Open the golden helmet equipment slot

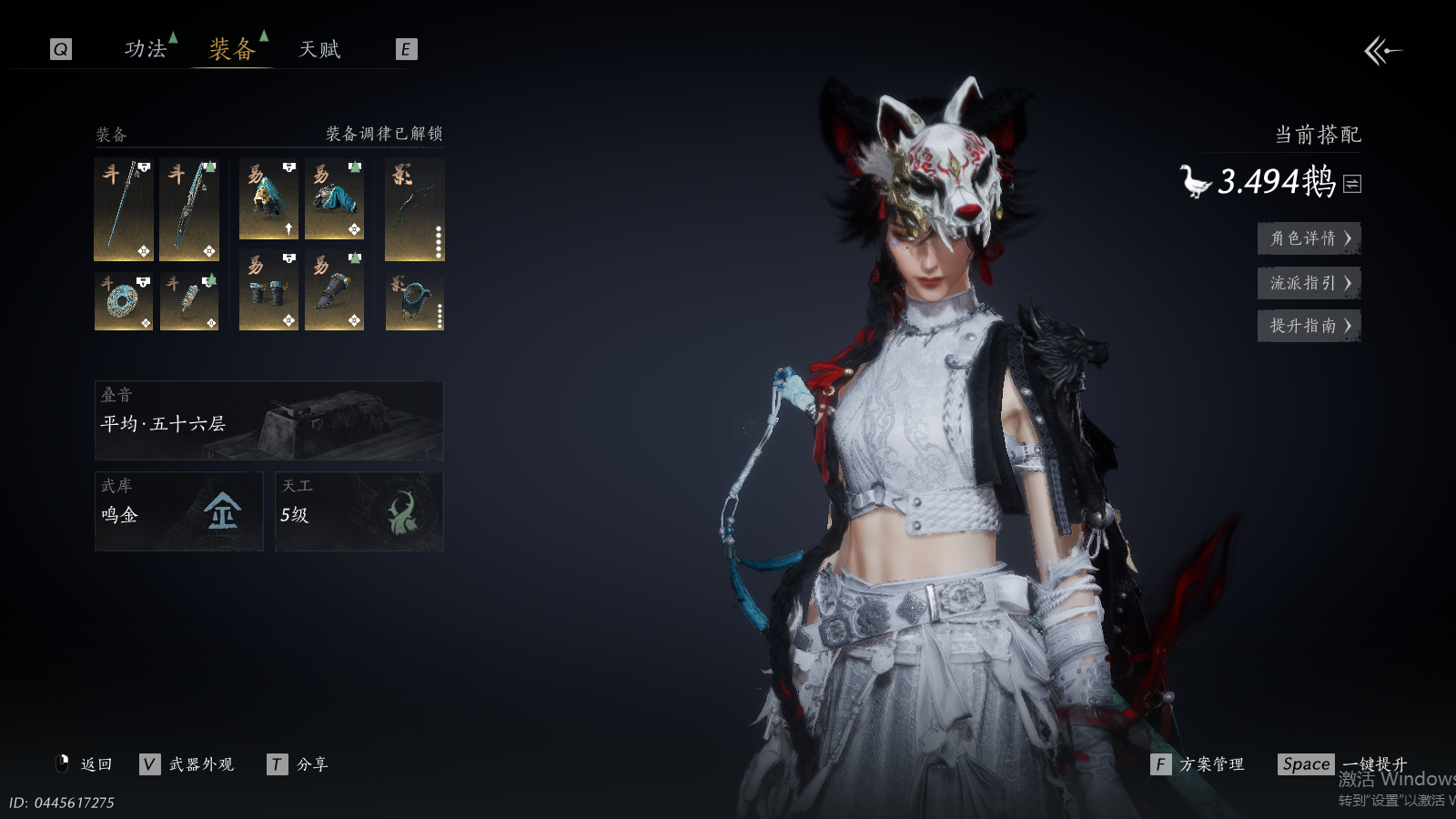tap(268, 199)
